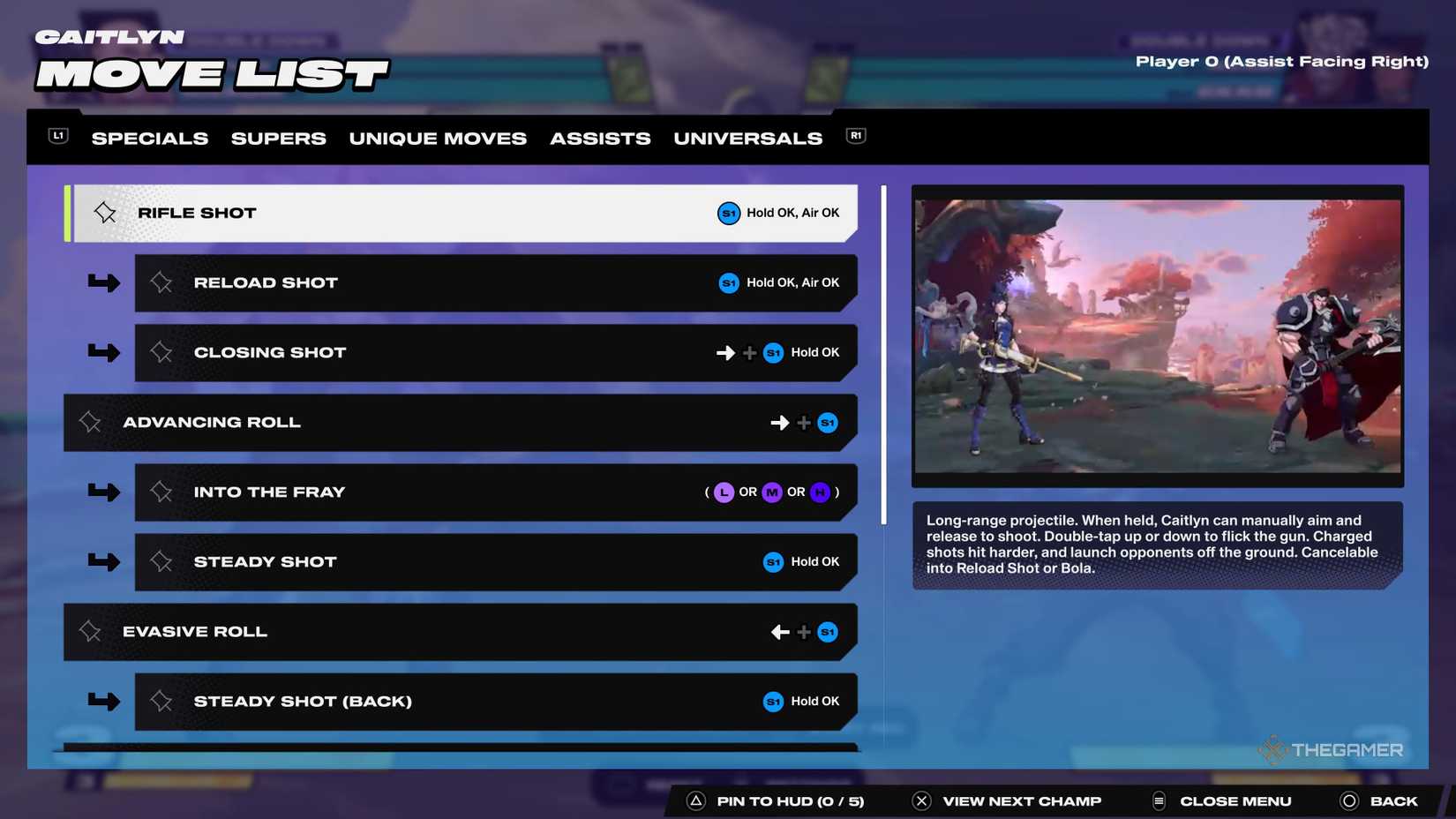The width and height of the screenshot is (1456, 819).
Task: Click the forward arrow input icon on Closing Shot
Action: coord(725,352)
